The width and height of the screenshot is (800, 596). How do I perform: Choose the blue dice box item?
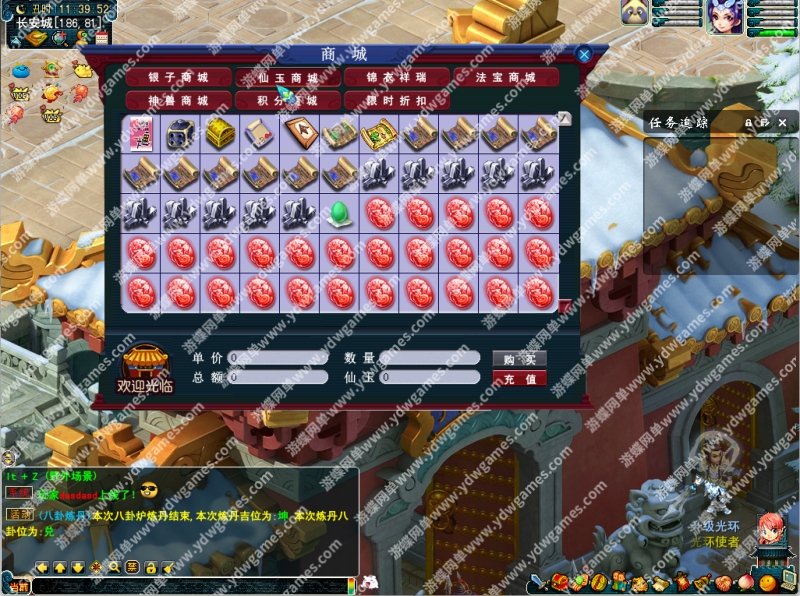180,133
